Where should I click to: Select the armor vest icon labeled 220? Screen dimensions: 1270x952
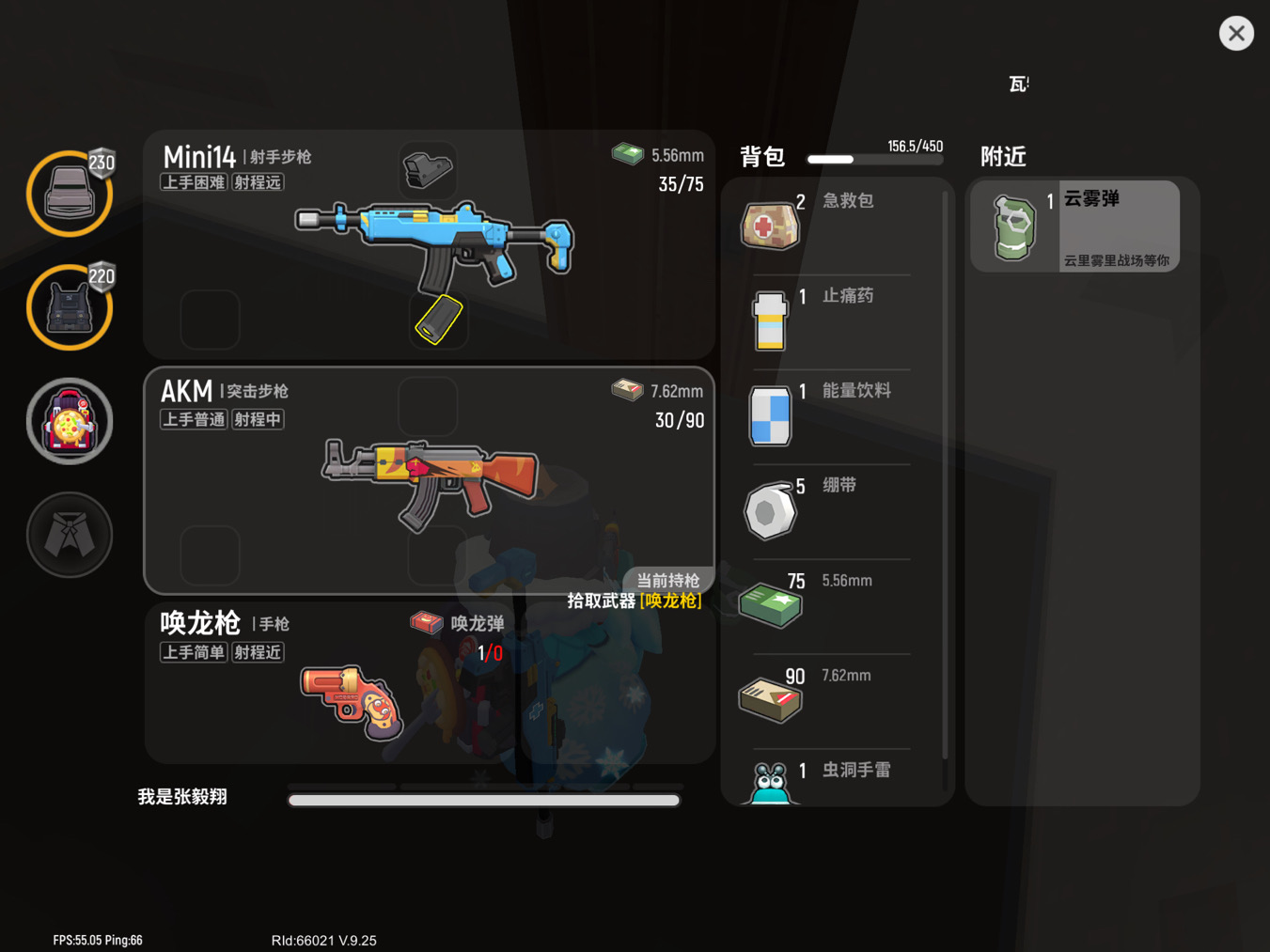[x=69, y=307]
